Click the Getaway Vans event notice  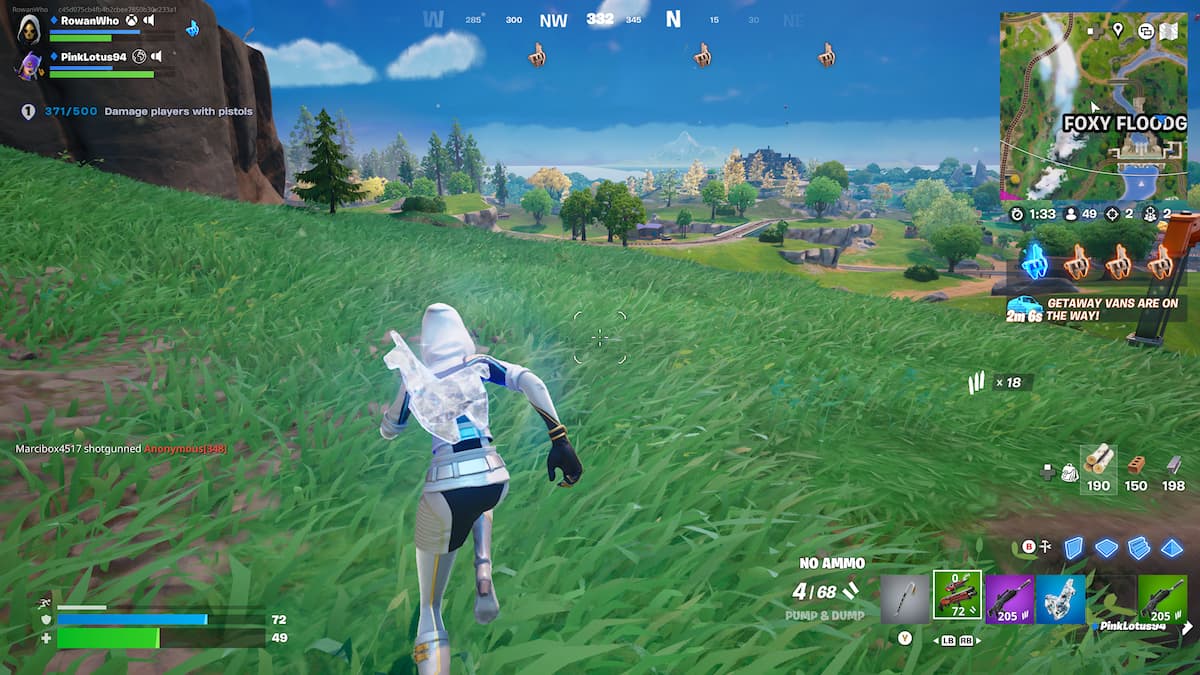[x=1096, y=308]
